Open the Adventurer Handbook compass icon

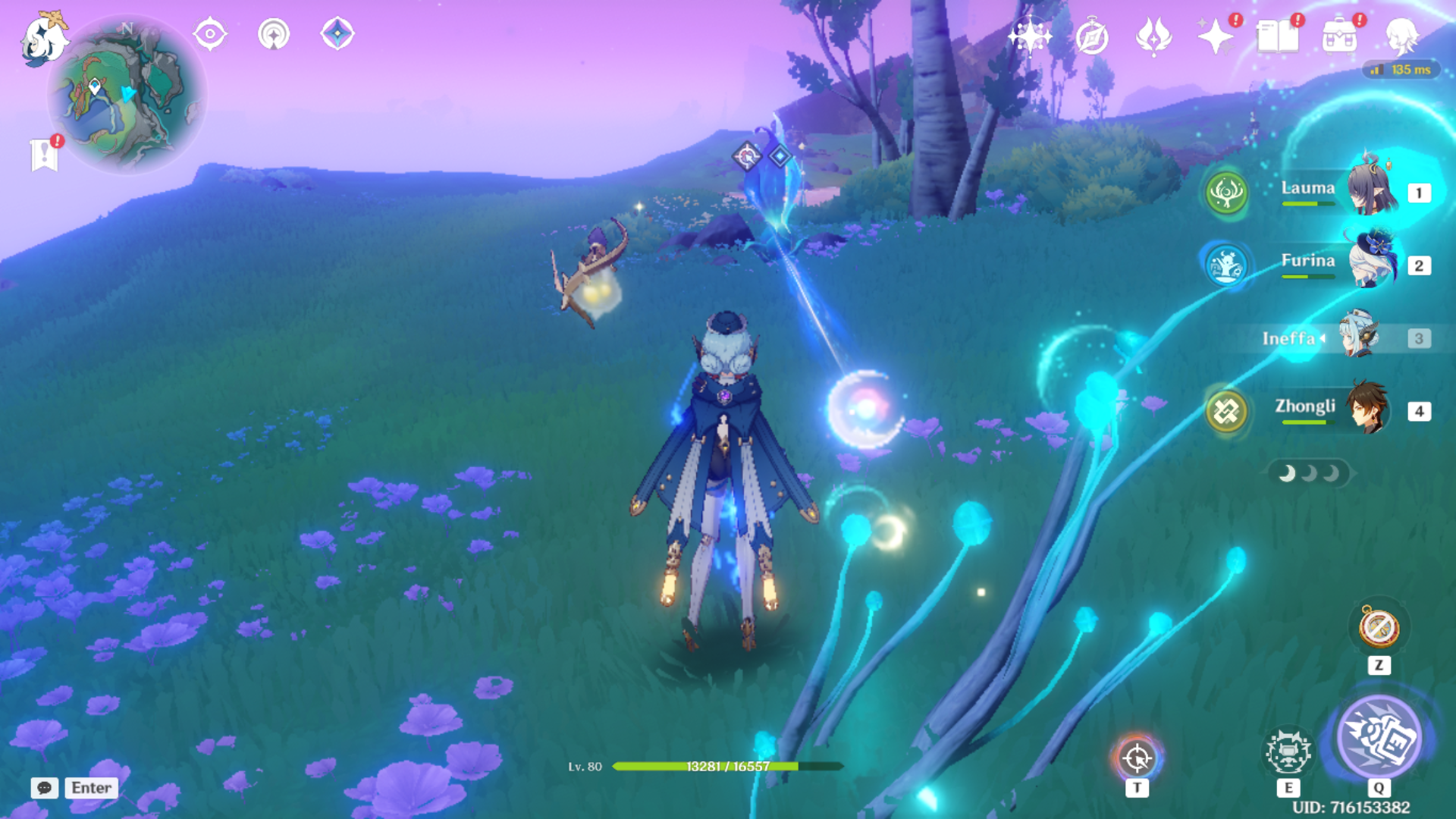pos(1092,36)
